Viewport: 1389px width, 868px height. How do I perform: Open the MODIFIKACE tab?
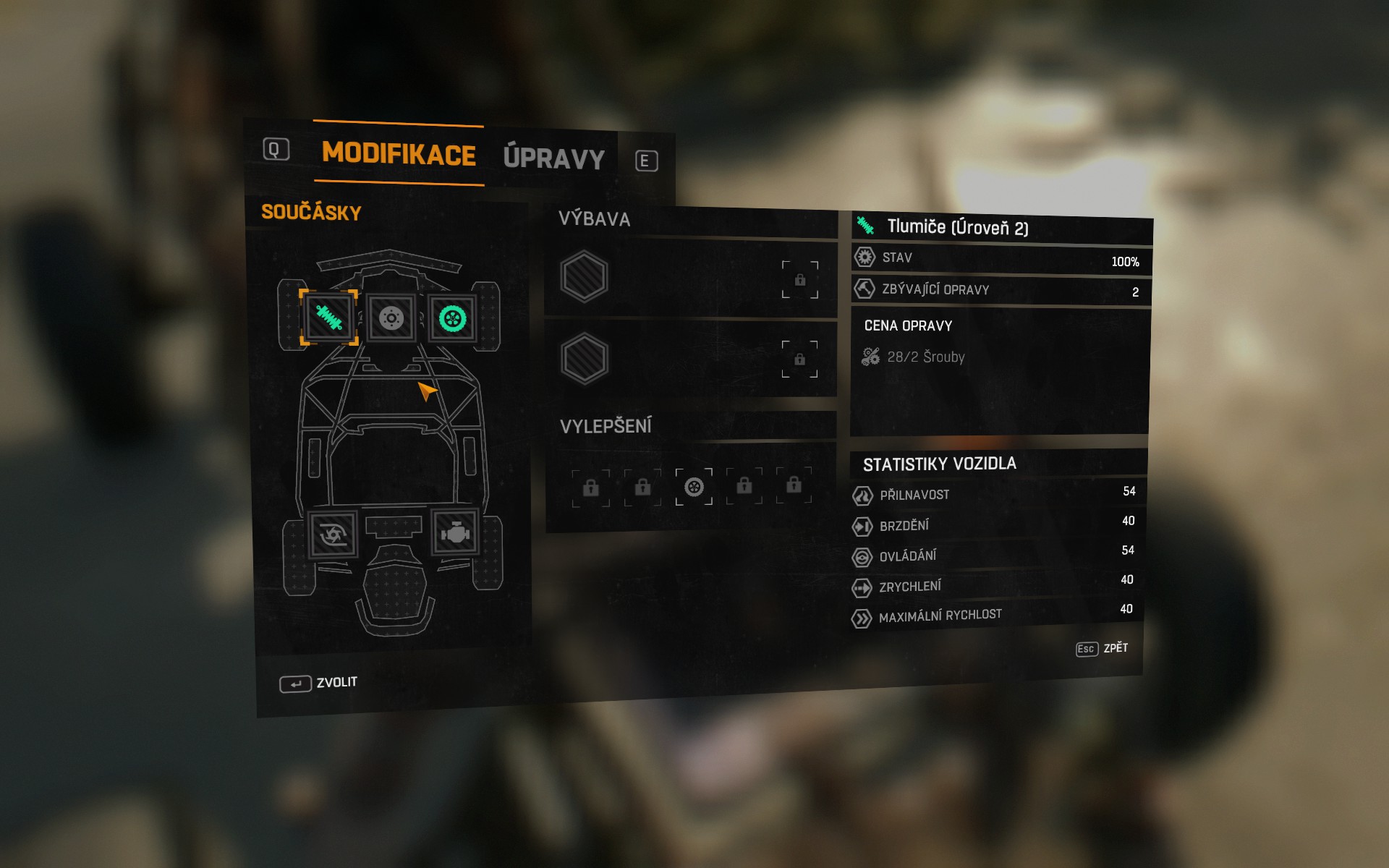[x=399, y=153]
